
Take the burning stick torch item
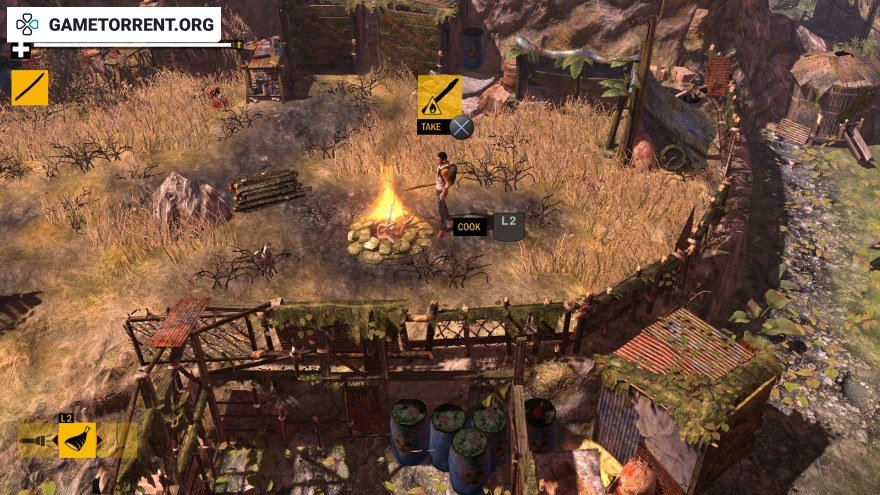(x=439, y=97)
